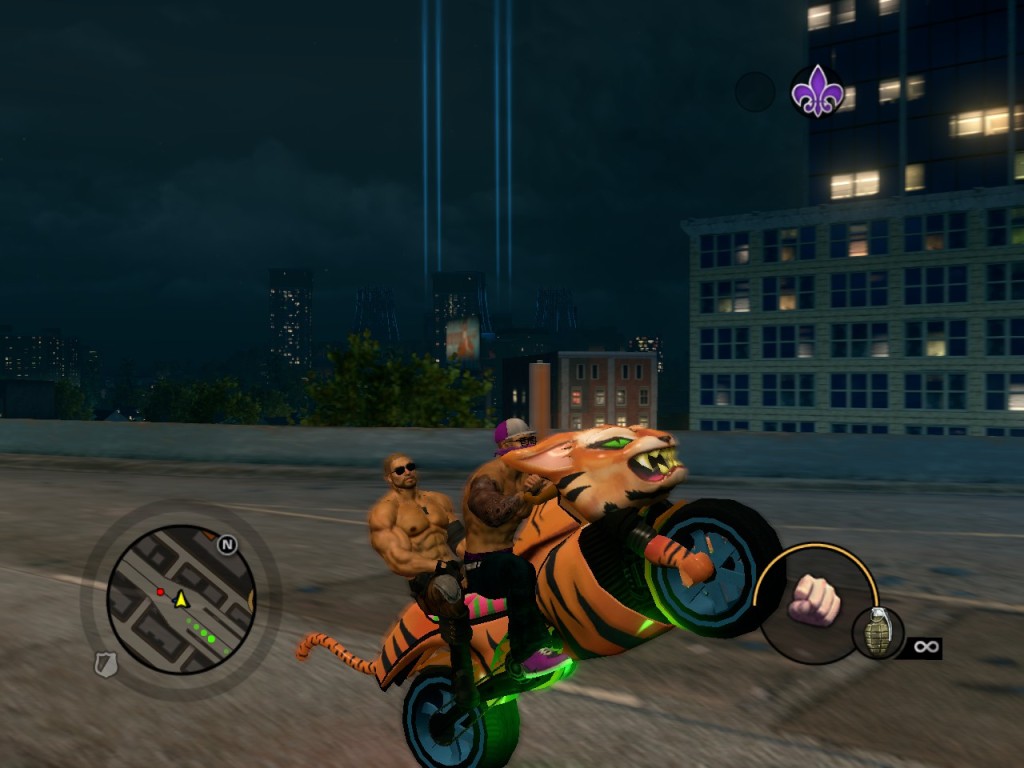Image resolution: width=1024 pixels, height=768 pixels.
Task: Click the north compass indicator on minimap
Action: [x=227, y=545]
